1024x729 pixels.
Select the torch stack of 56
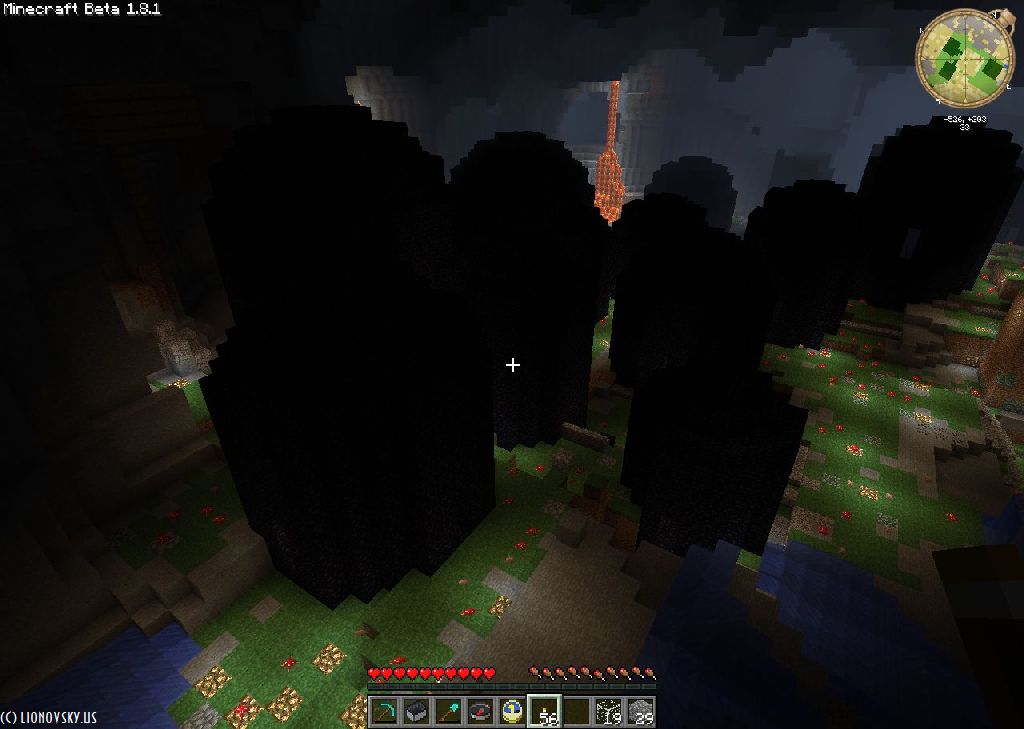pyautogui.click(x=545, y=711)
